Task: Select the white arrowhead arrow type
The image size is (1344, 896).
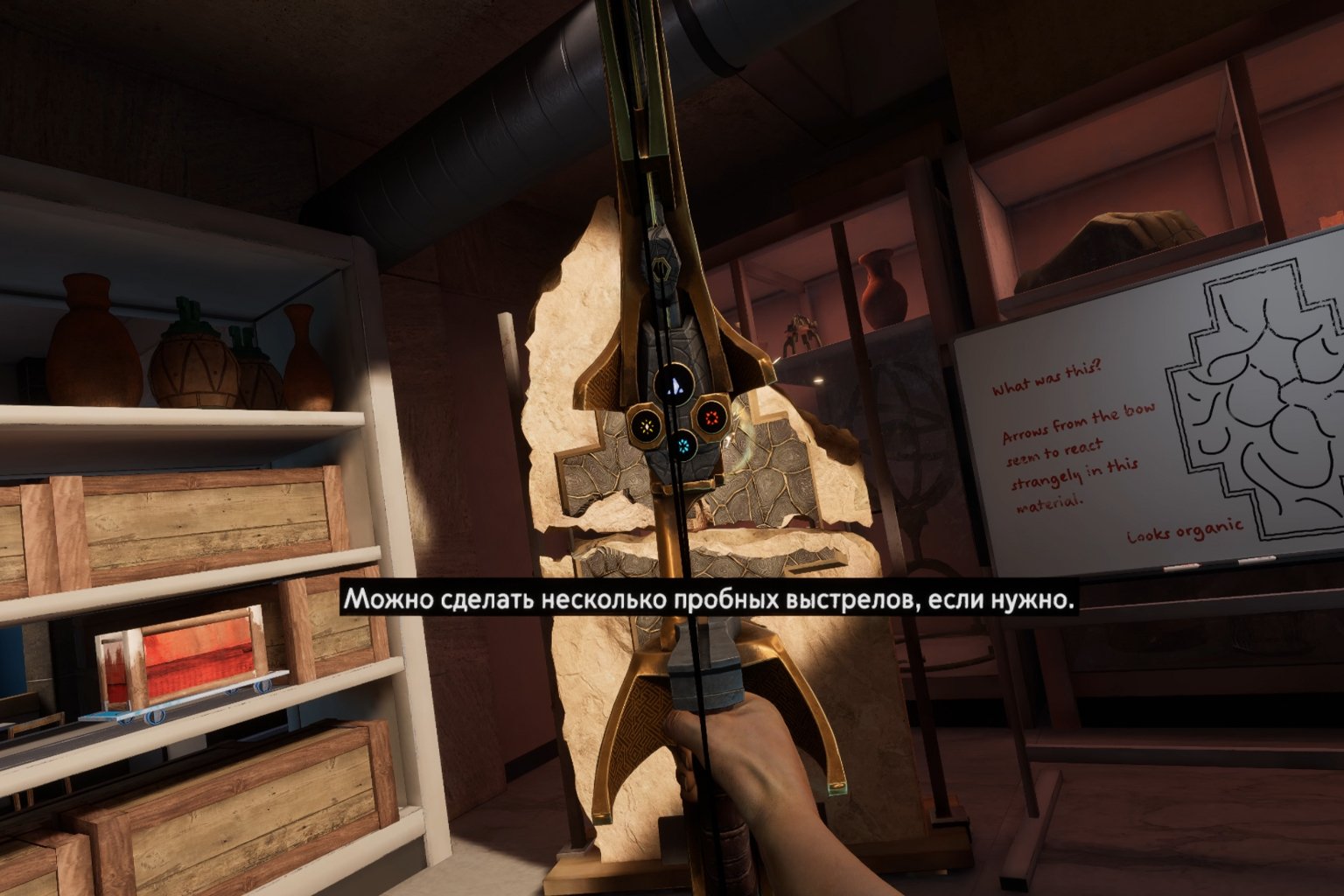Action: pos(674,384)
